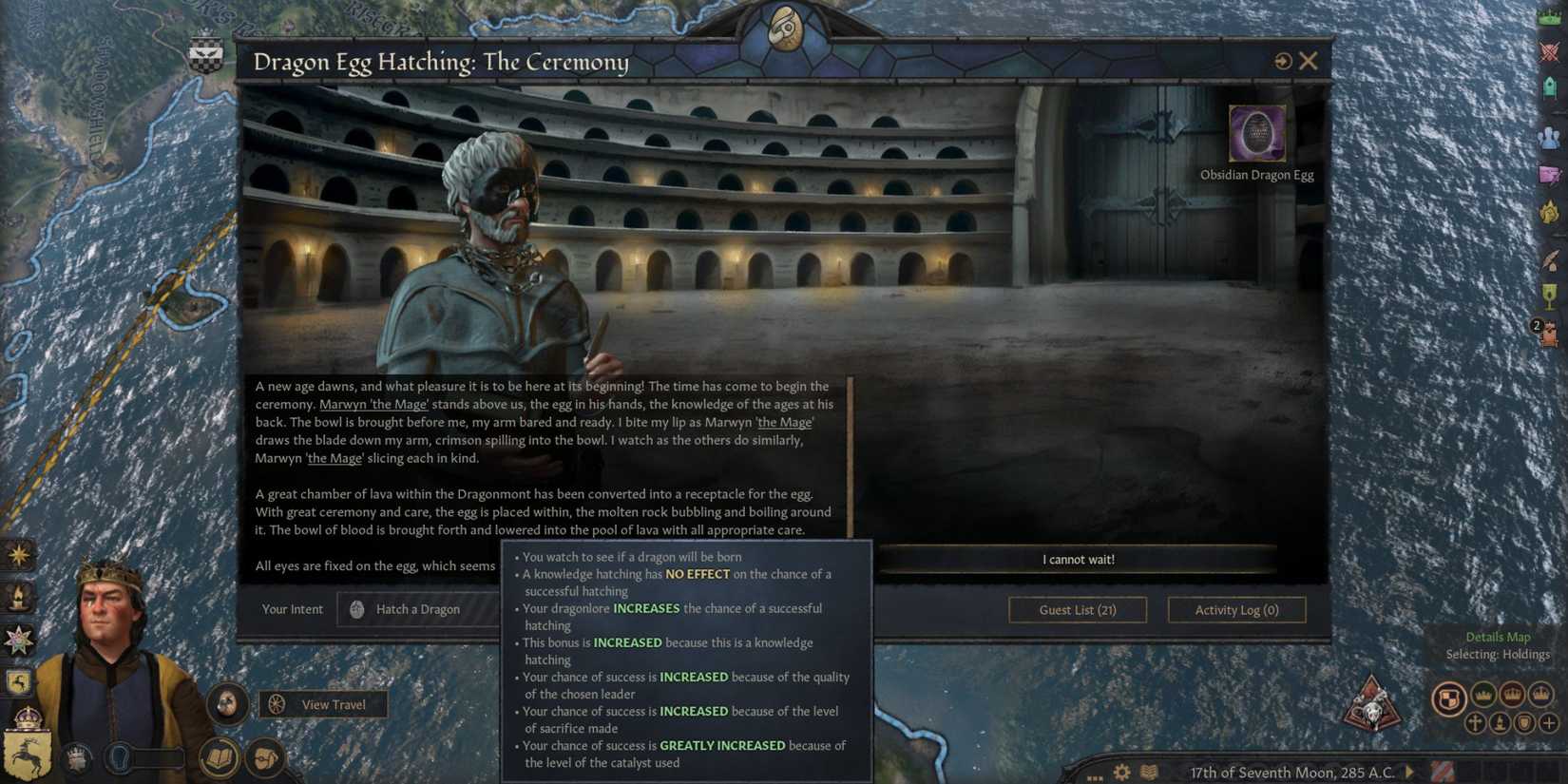Click the Obsidian Dragon Egg icon
The width and height of the screenshot is (1568, 784).
coord(1256,134)
